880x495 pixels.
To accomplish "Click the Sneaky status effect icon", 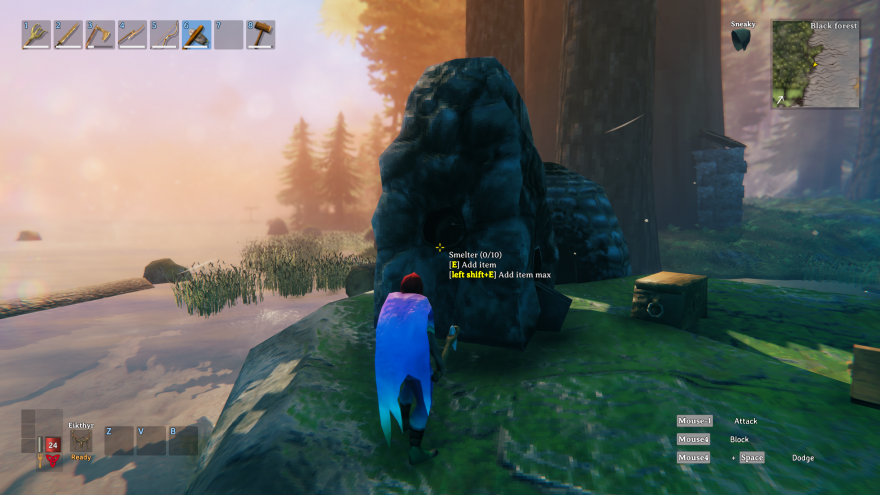I will (x=741, y=39).
